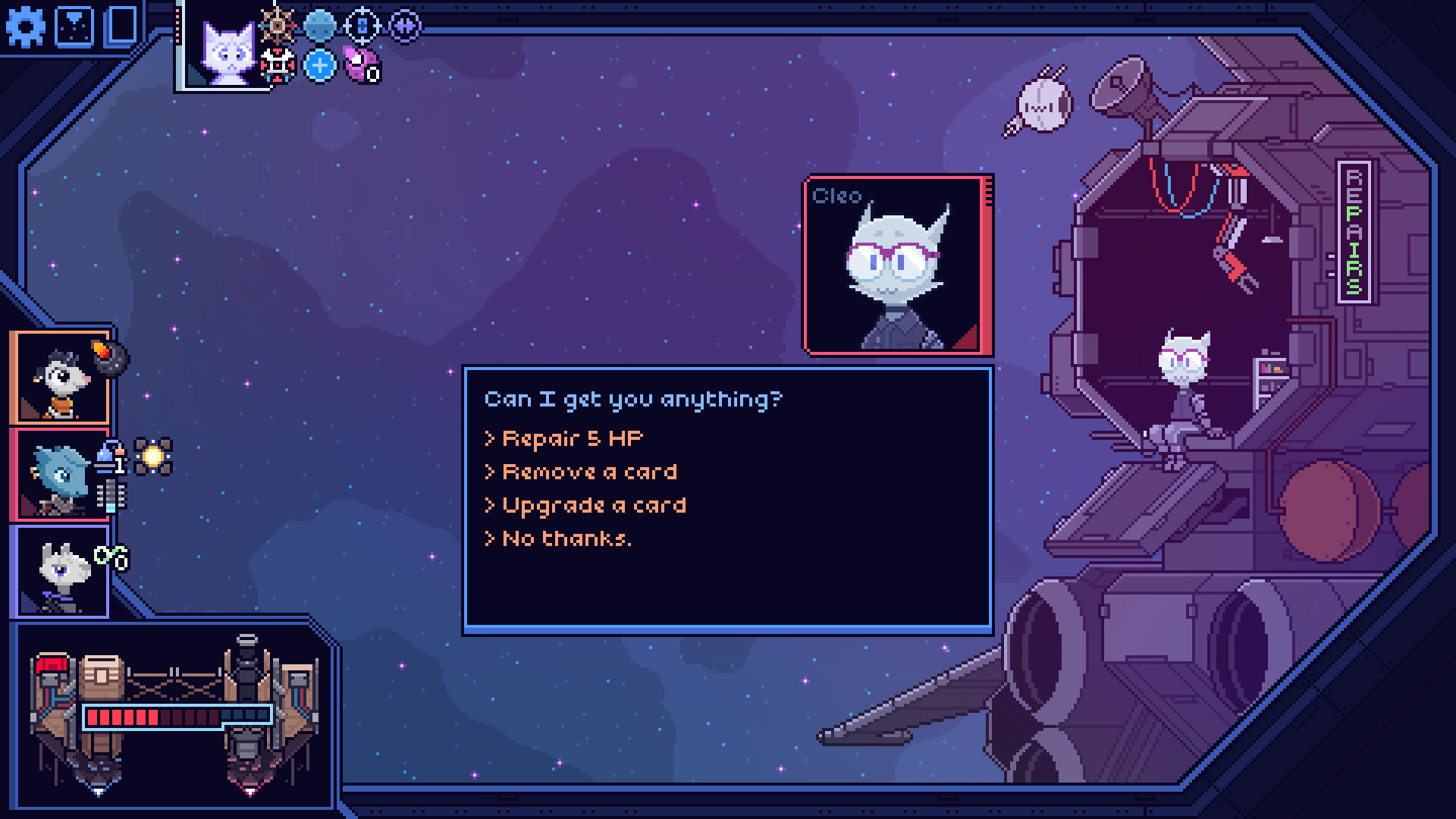Click the flask icon beside the blue crewmate

coord(105,456)
